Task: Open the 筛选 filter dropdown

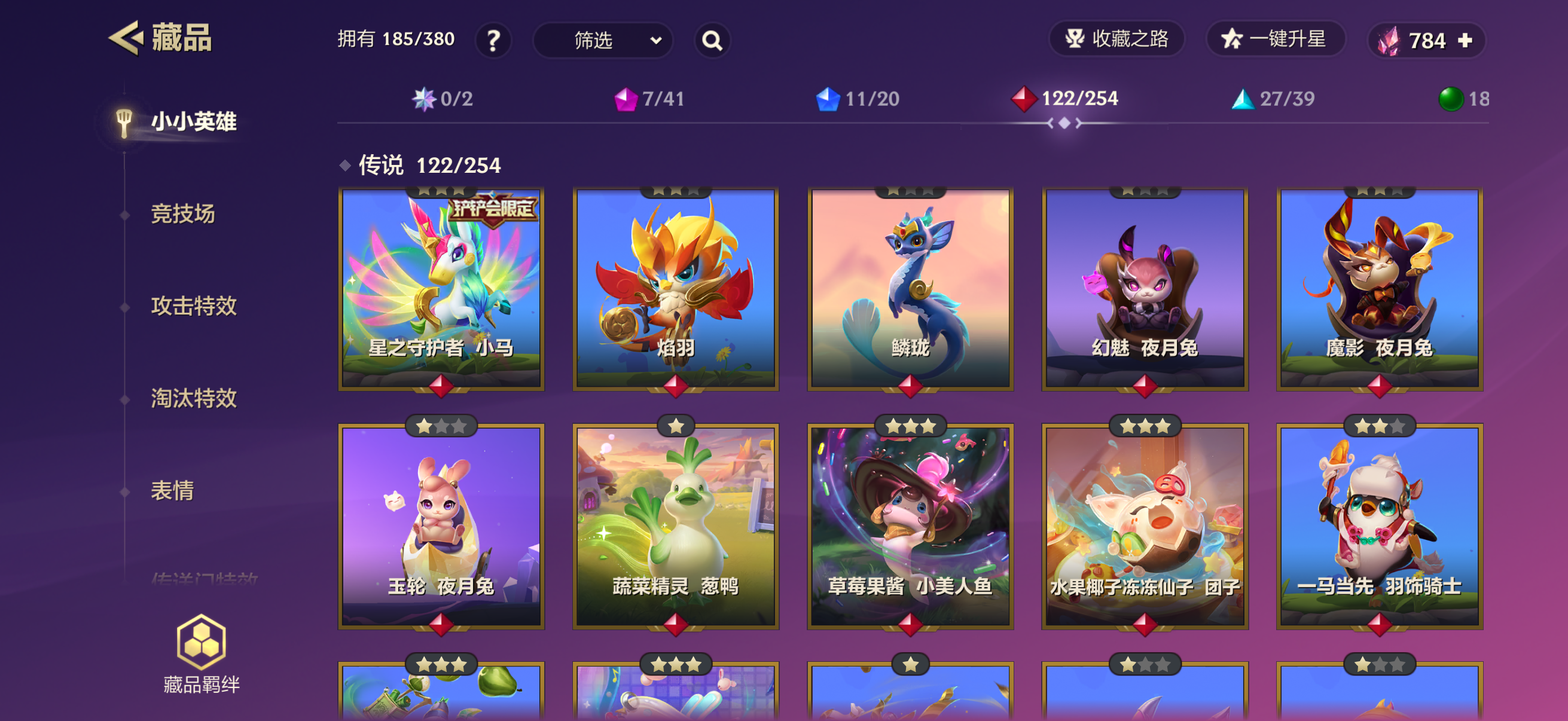Action: pos(603,40)
